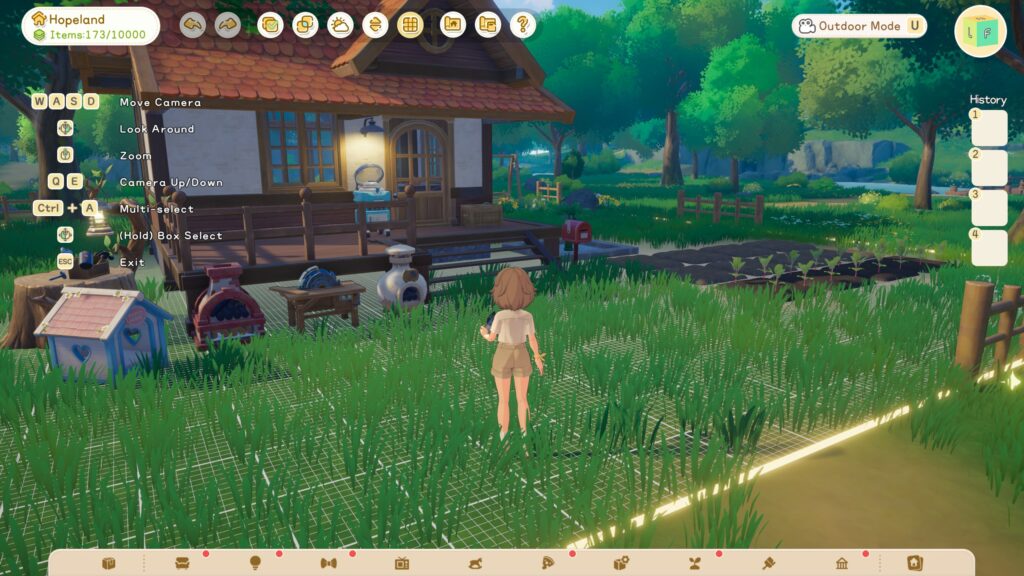The width and height of the screenshot is (1024, 576).
Task: Open the columned building category
Action: pyautogui.click(x=842, y=563)
